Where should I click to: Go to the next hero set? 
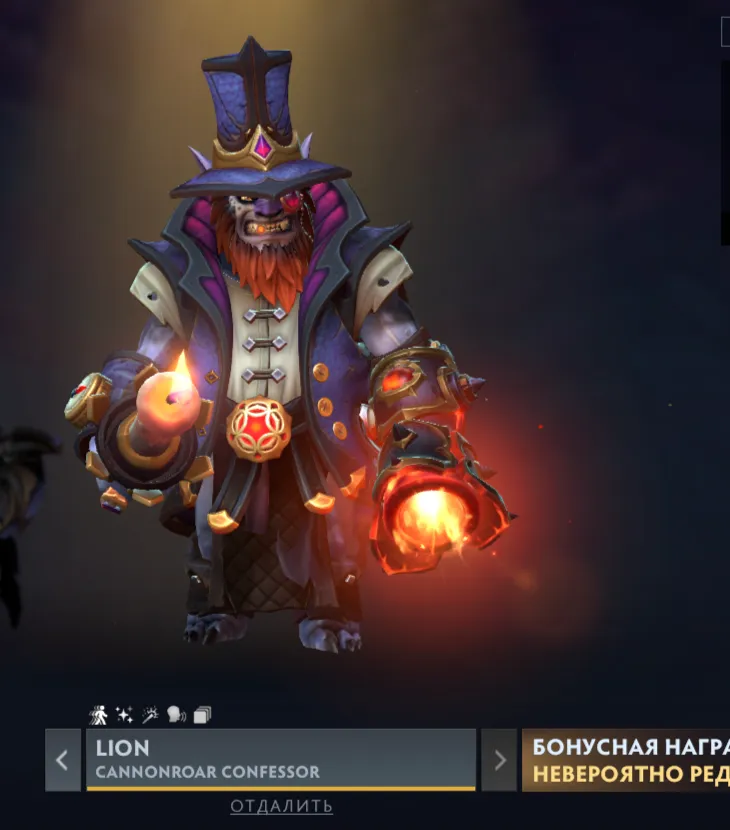pos(499,760)
